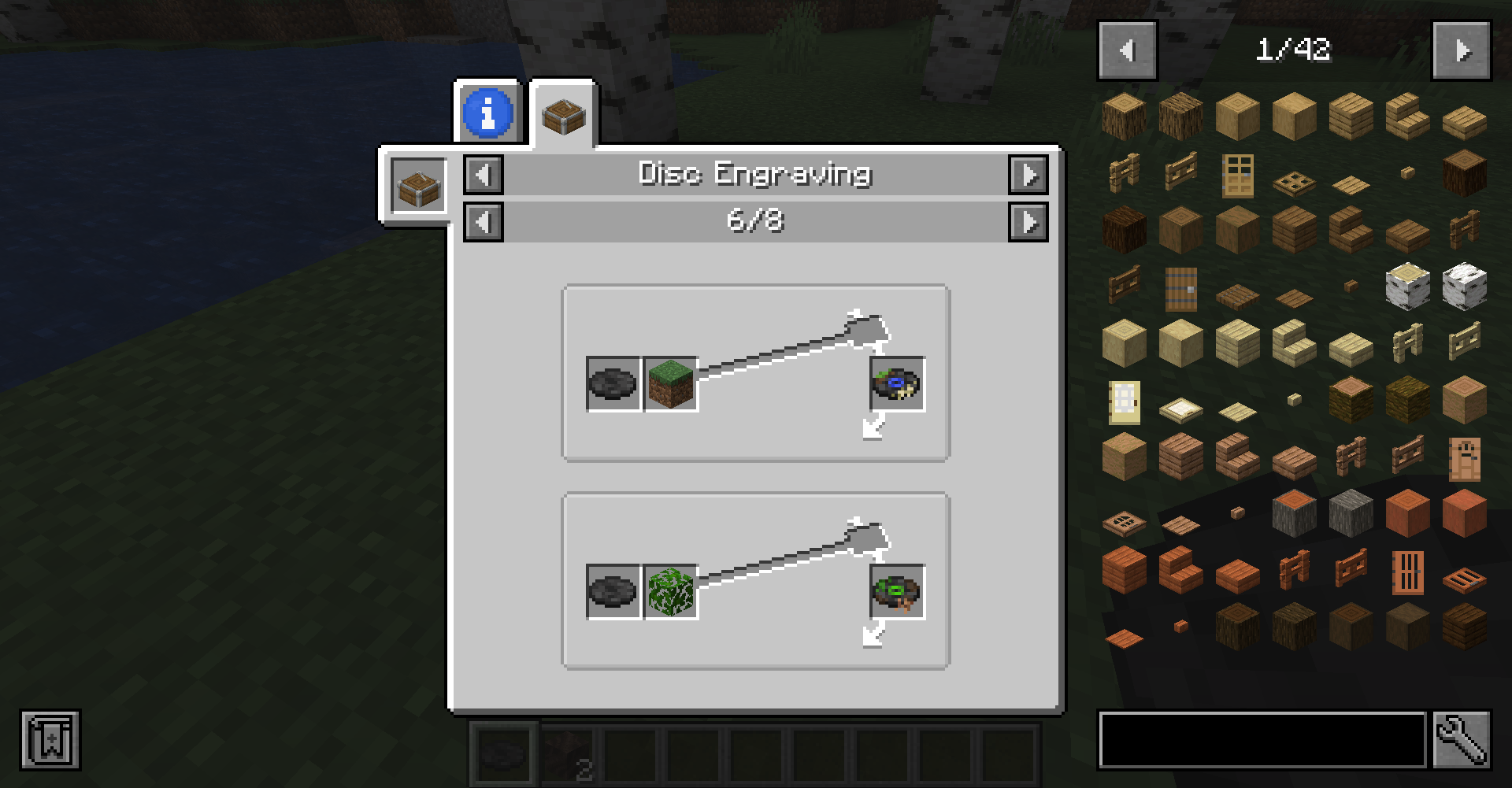
Task: Go to the previous recipe category
Action: coord(484,174)
